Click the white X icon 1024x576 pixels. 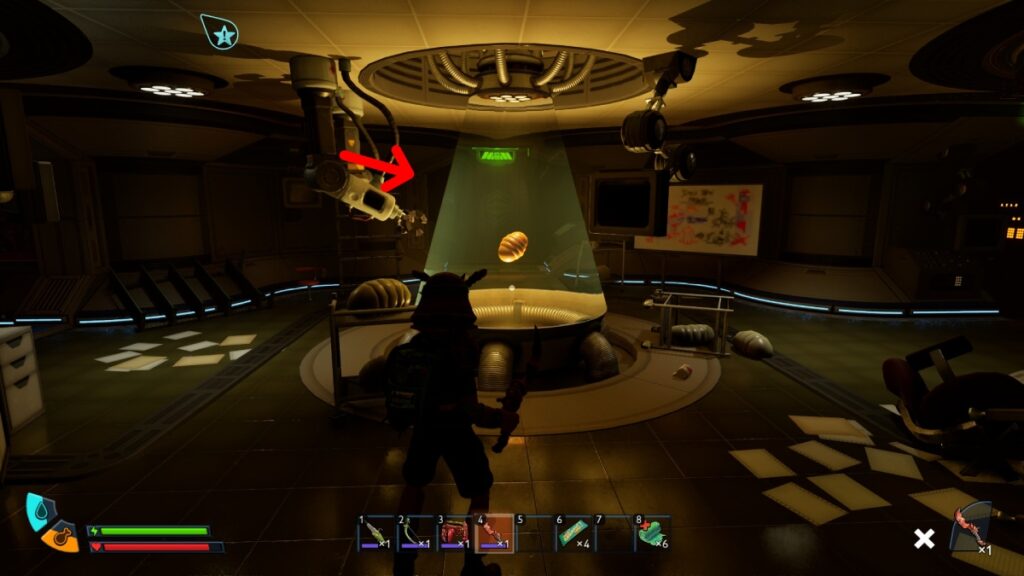924,539
